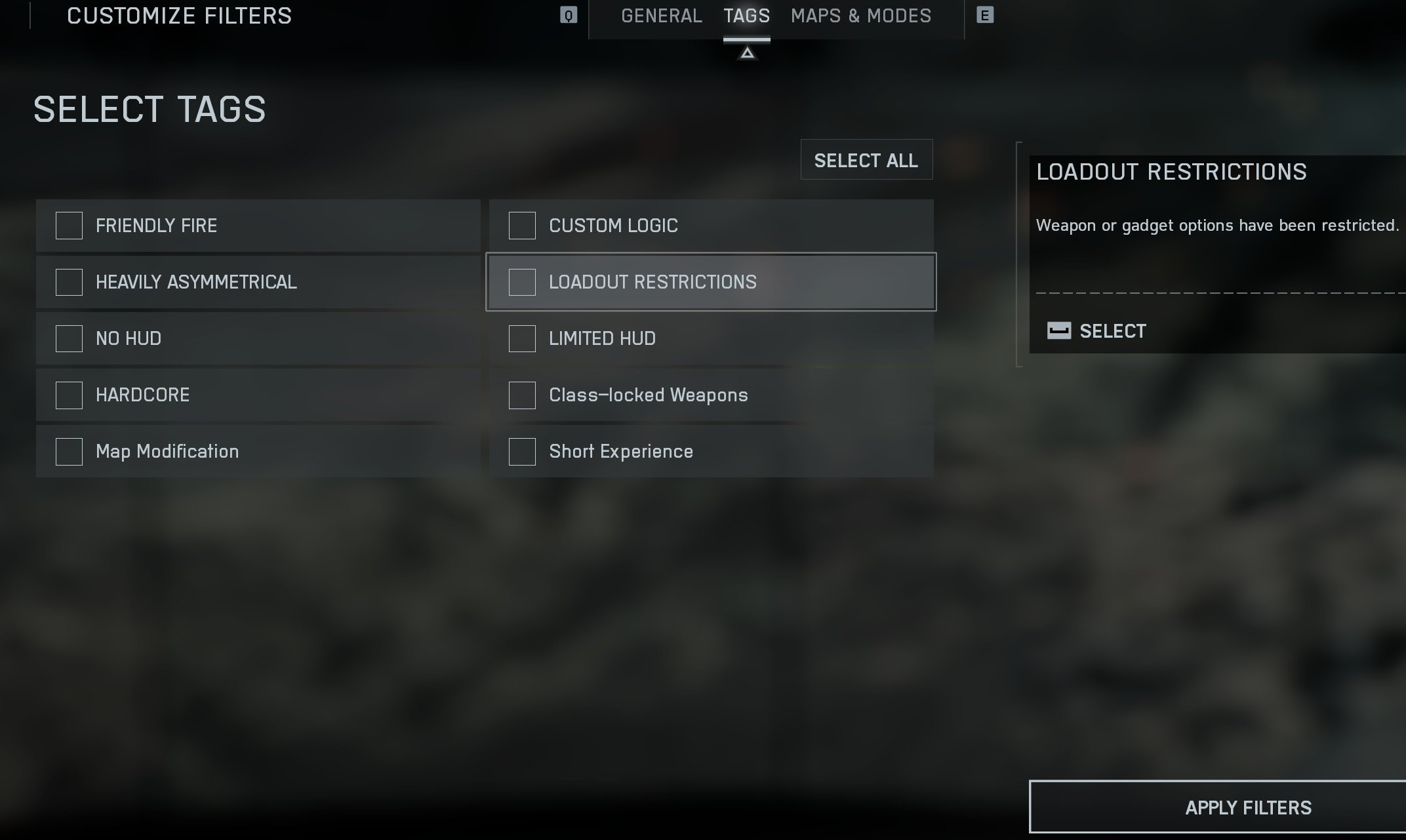Click the key icon beside SELECT

(1058, 331)
